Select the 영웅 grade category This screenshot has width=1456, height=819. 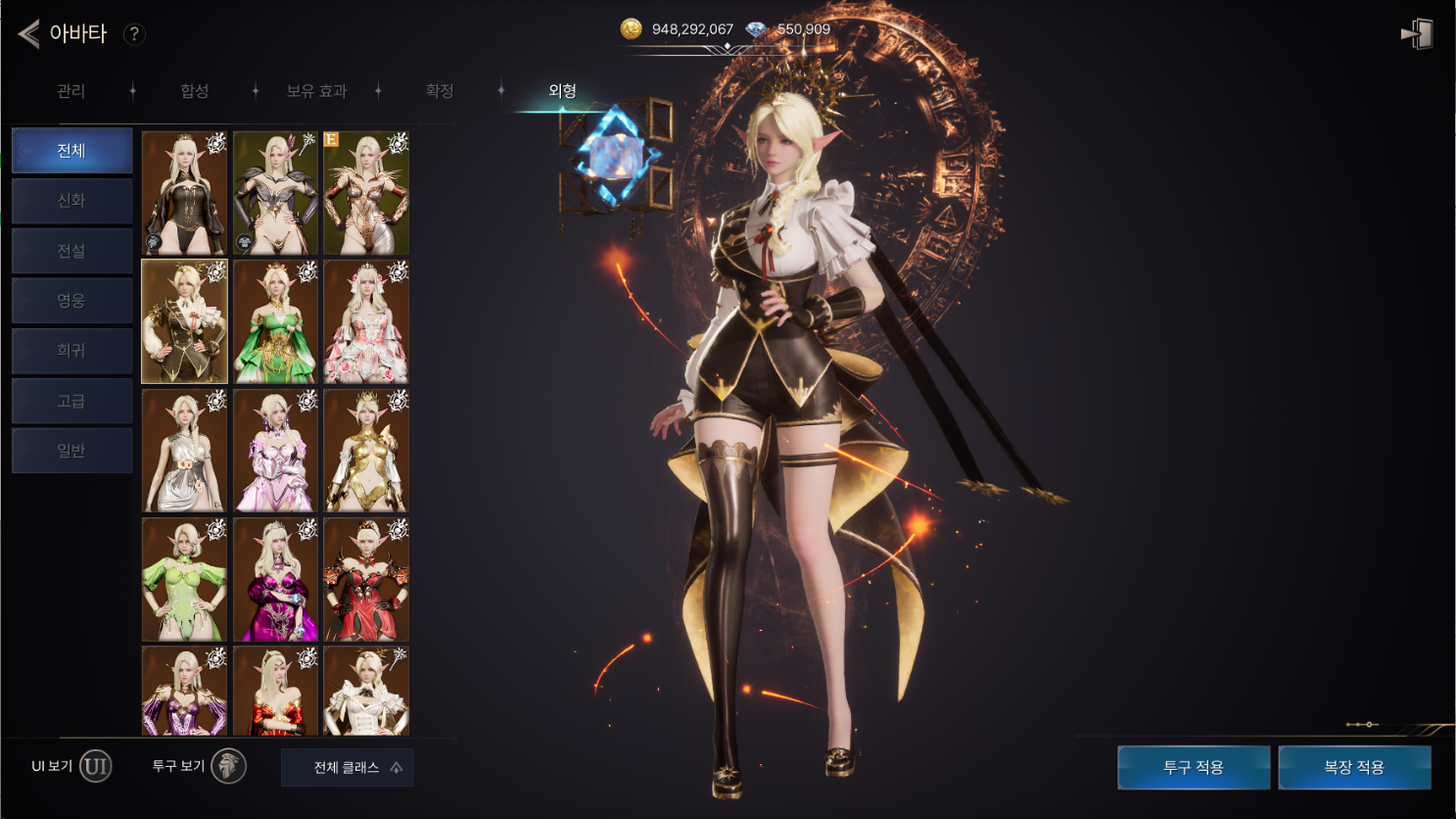71,301
